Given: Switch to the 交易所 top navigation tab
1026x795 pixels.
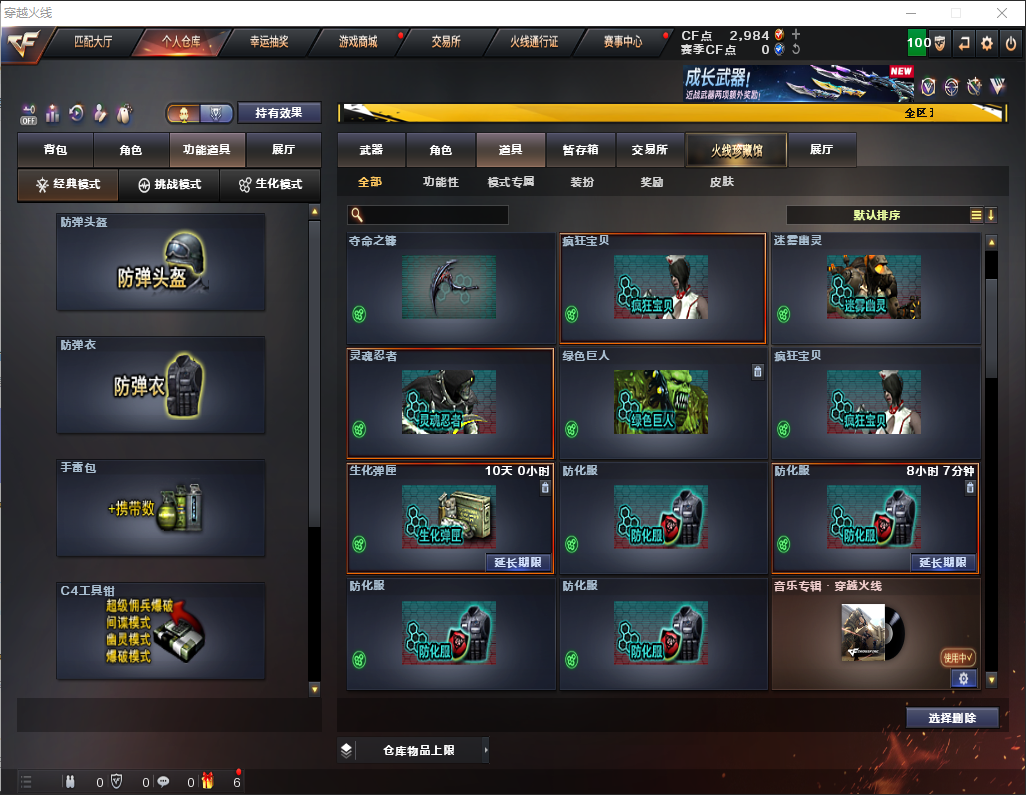Looking at the screenshot, I should (x=446, y=42).
